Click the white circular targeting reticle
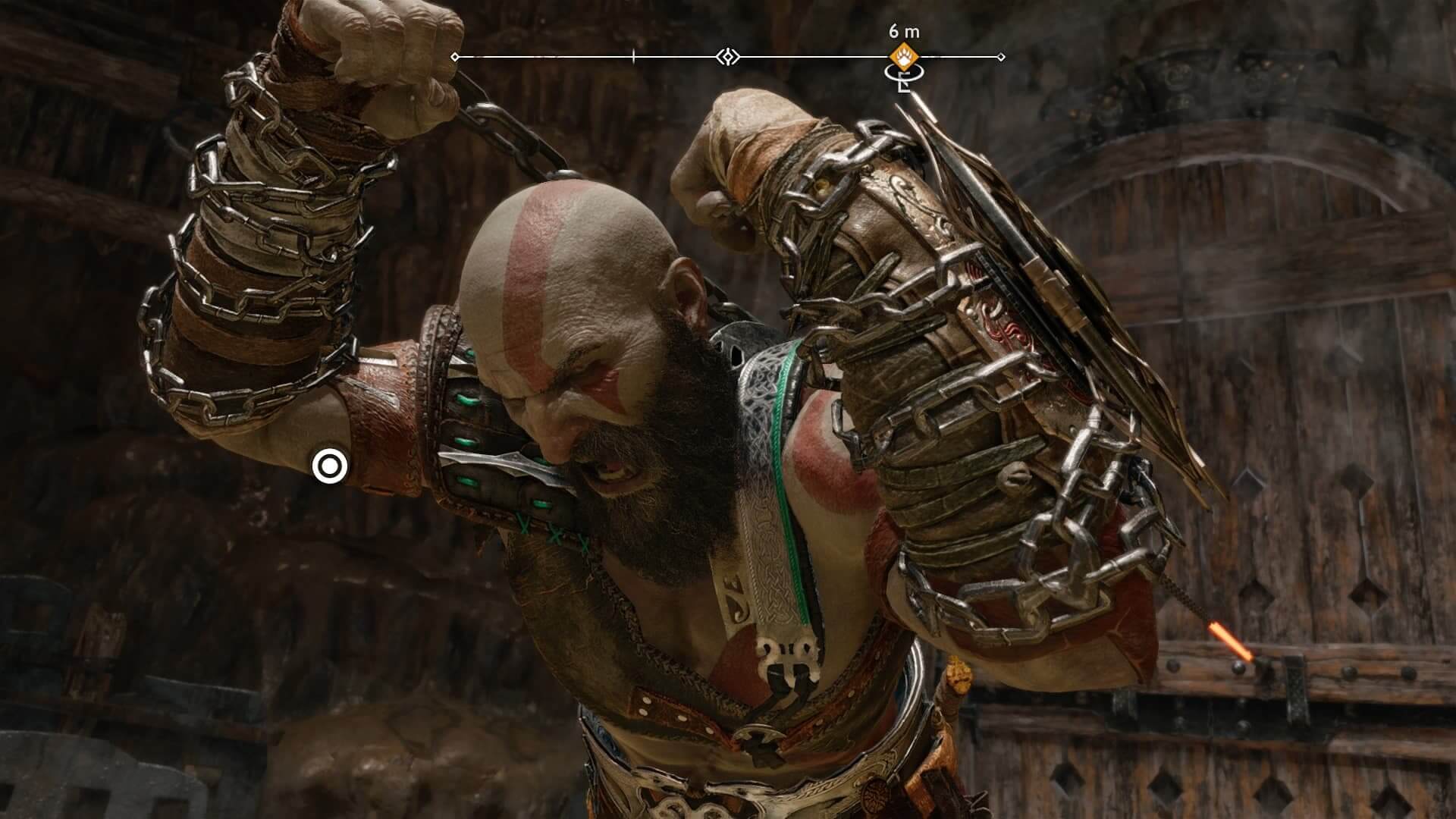 (x=328, y=466)
